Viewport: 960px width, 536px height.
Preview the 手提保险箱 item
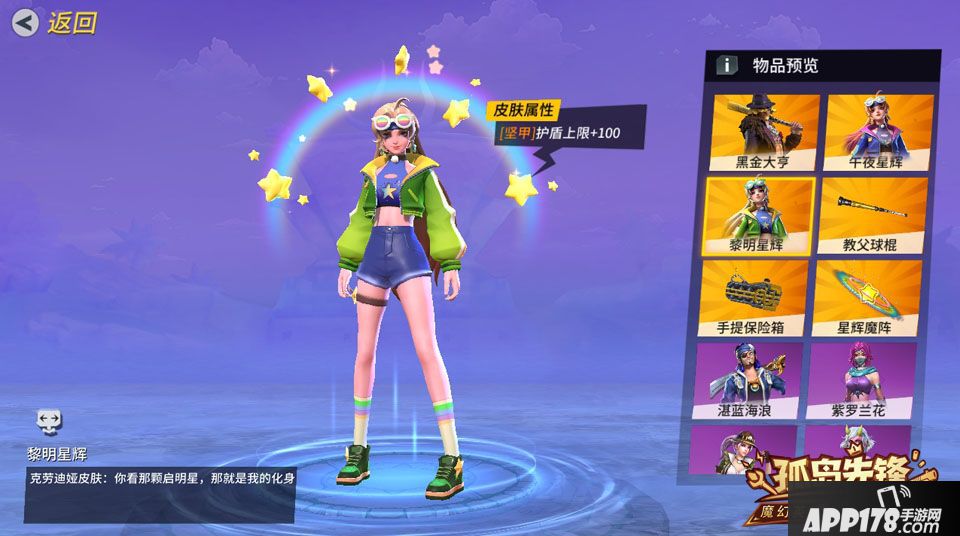click(x=753, y=297)
